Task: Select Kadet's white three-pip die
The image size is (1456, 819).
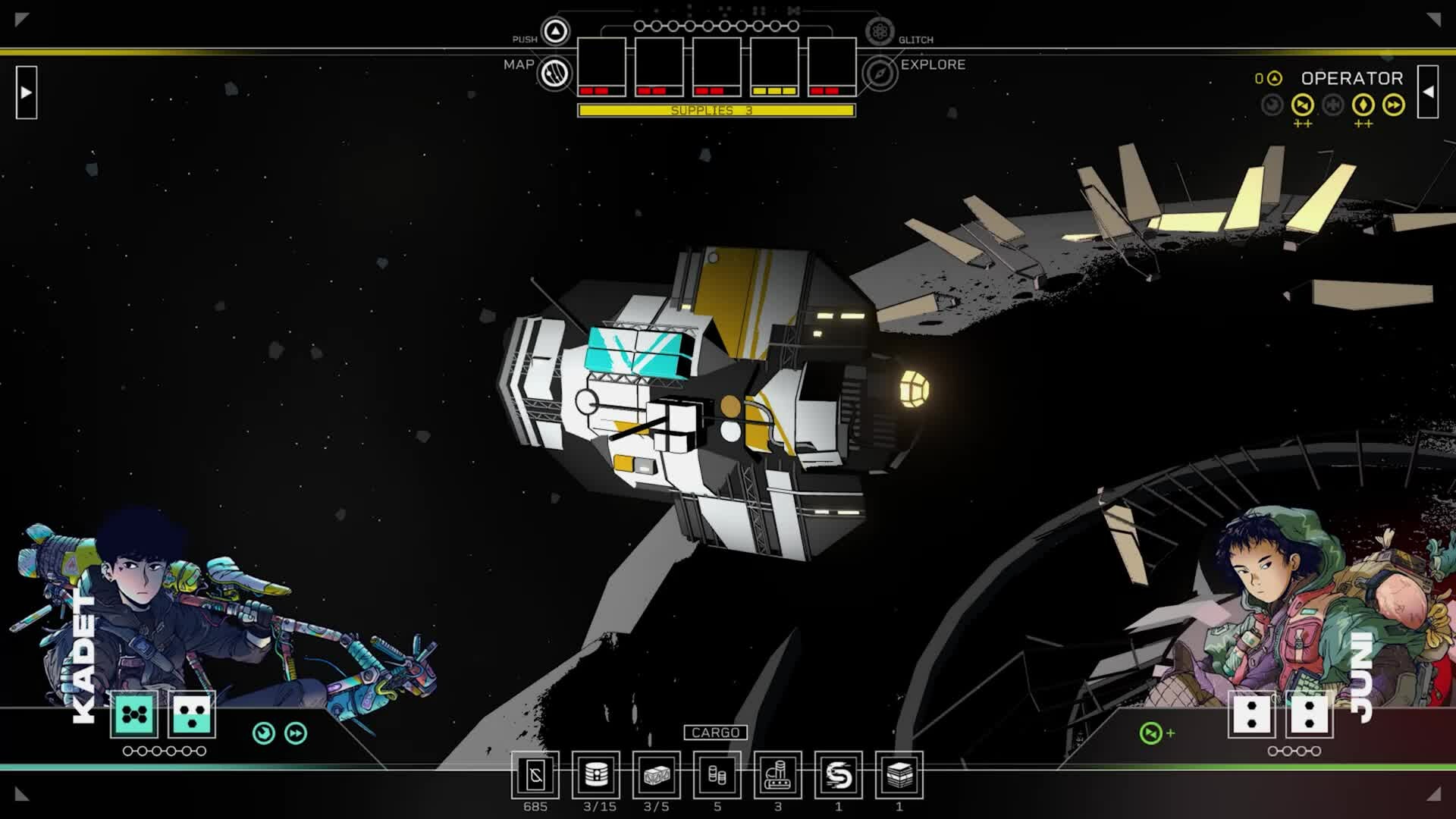Action: click(x=192, y=714)
